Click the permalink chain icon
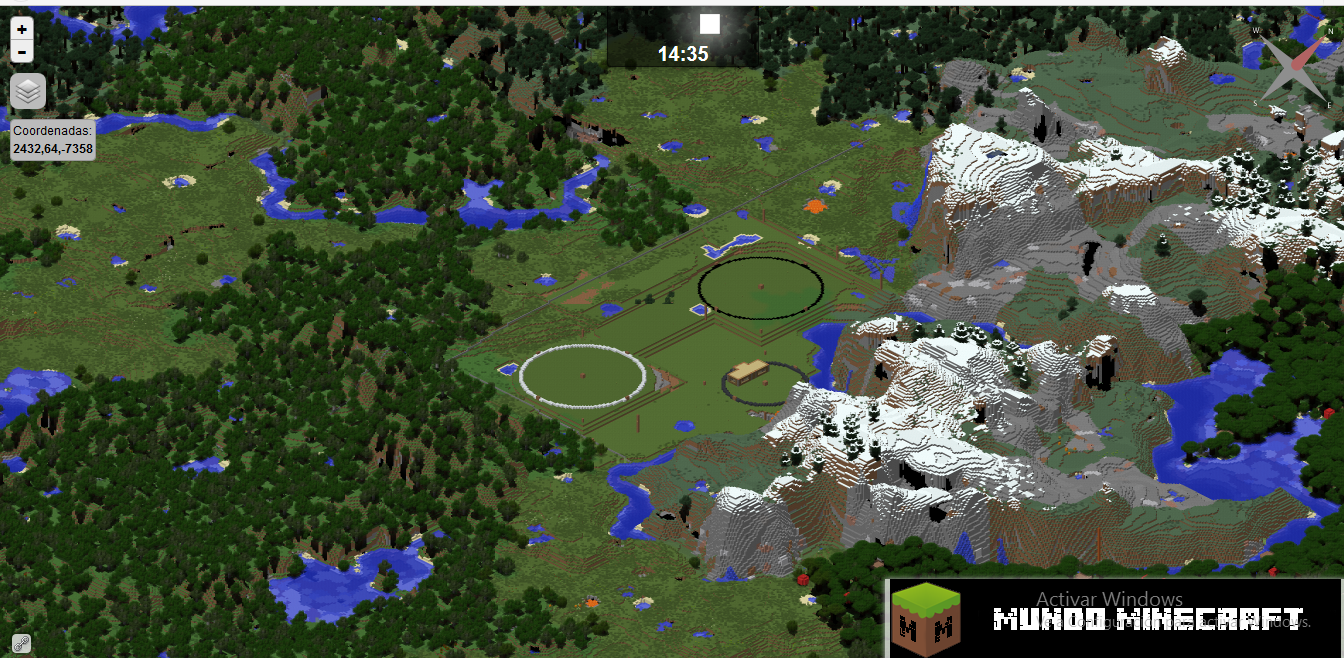The height and width of the screenshot is (658, 1344). pyautogui.click(x=21, y=643)
